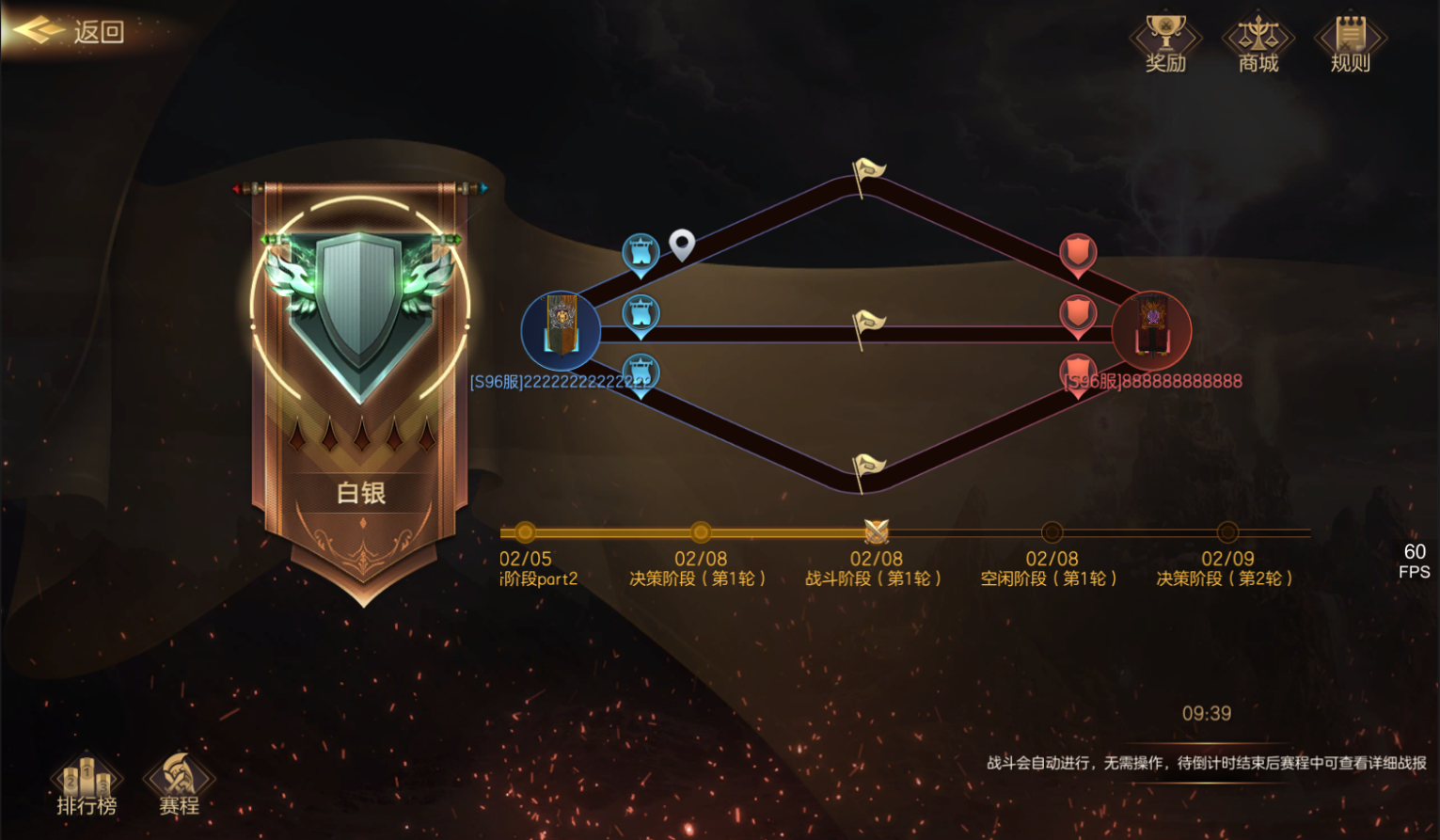Select the 决策阶段(第1轮) timeline node
The image size is (1440, 840).
(701, 532)
